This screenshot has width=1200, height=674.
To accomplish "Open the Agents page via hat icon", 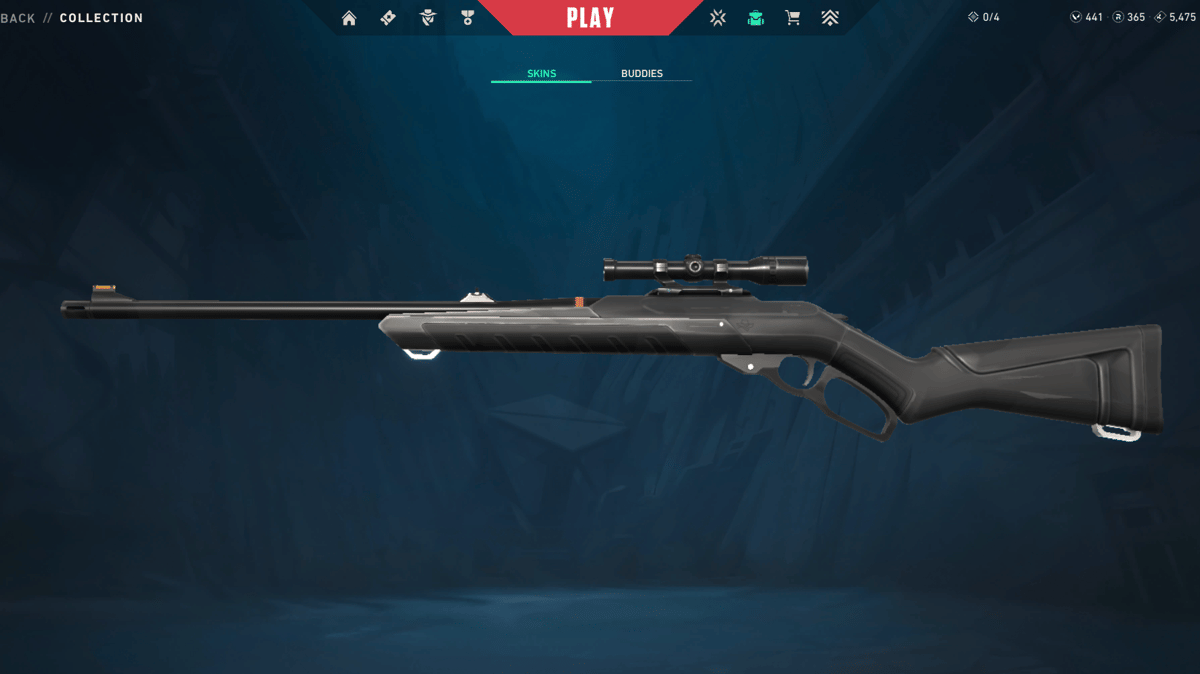I will 428,18.
